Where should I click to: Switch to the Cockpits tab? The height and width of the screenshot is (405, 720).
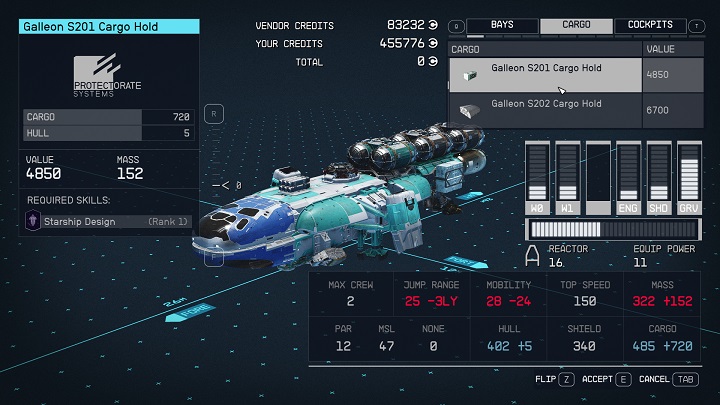click(650, 25)
